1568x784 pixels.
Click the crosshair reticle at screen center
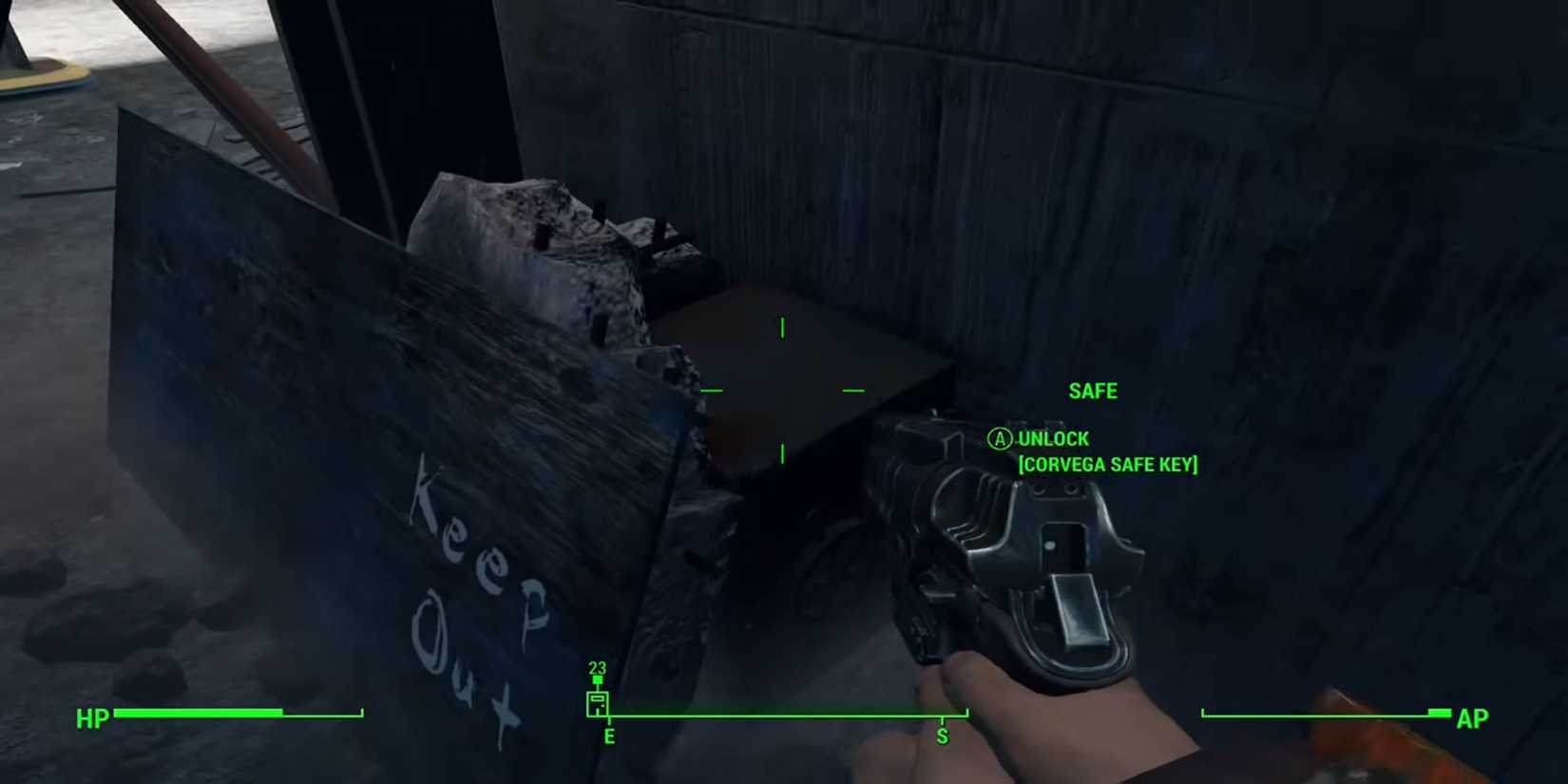pyautogui.click(x=782, y=392)
